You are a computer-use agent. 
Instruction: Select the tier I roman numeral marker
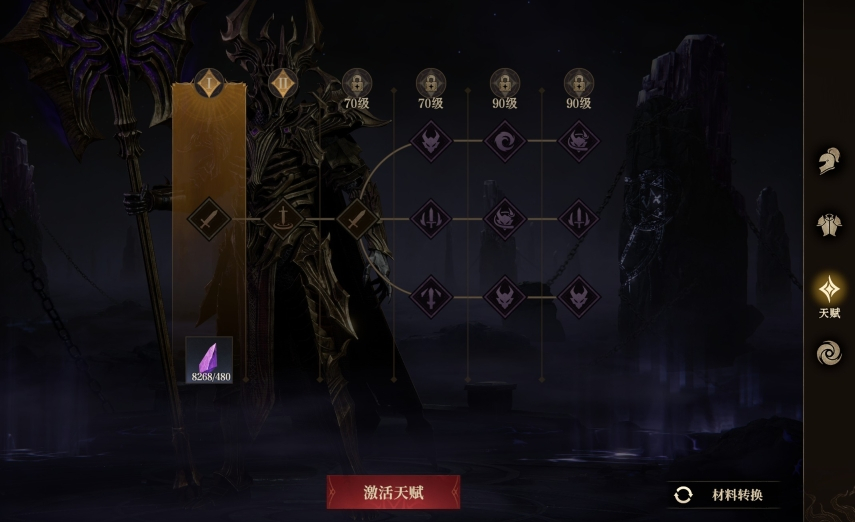(209, 83)
